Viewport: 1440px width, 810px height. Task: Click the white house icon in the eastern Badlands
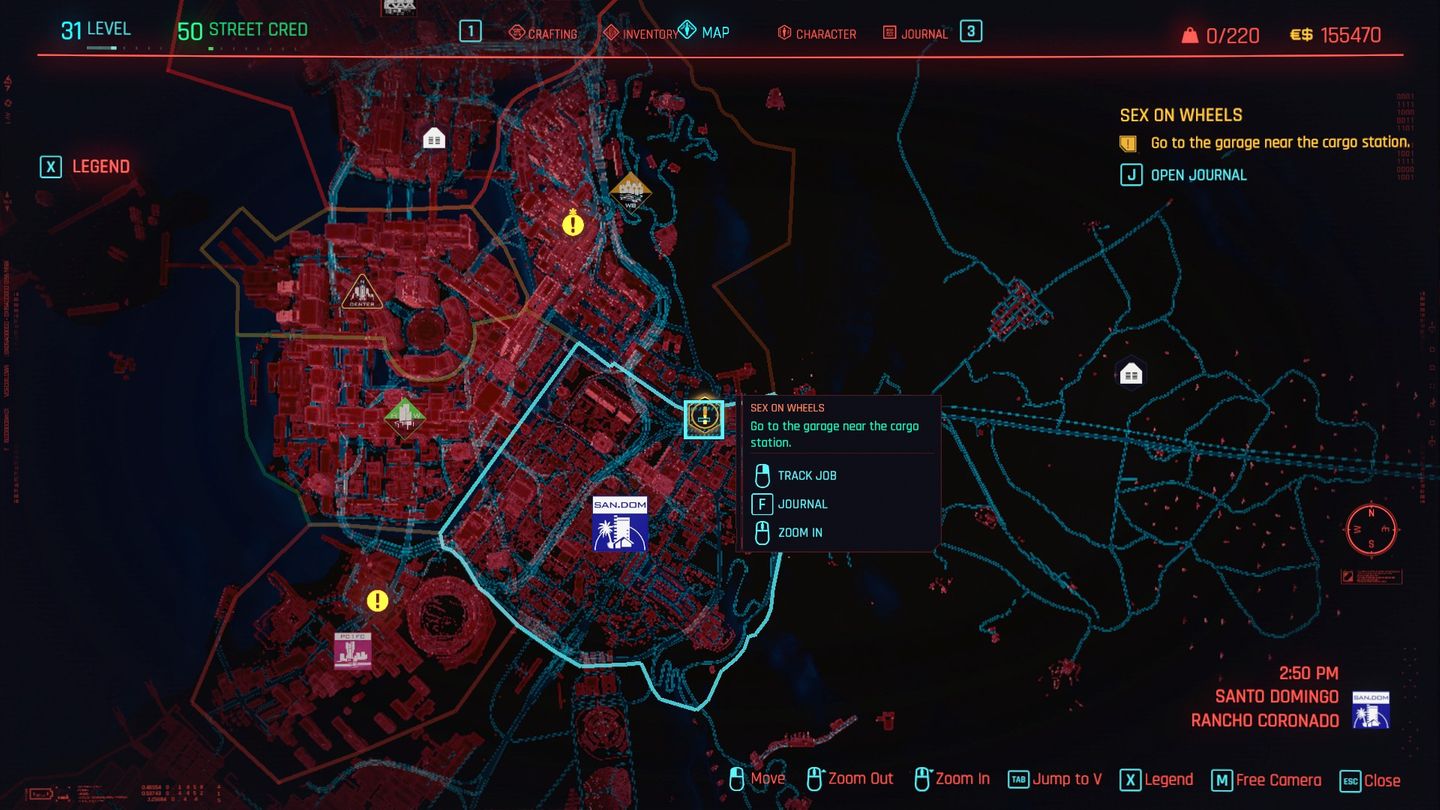pyautogui.click(x=1129, y=372)
